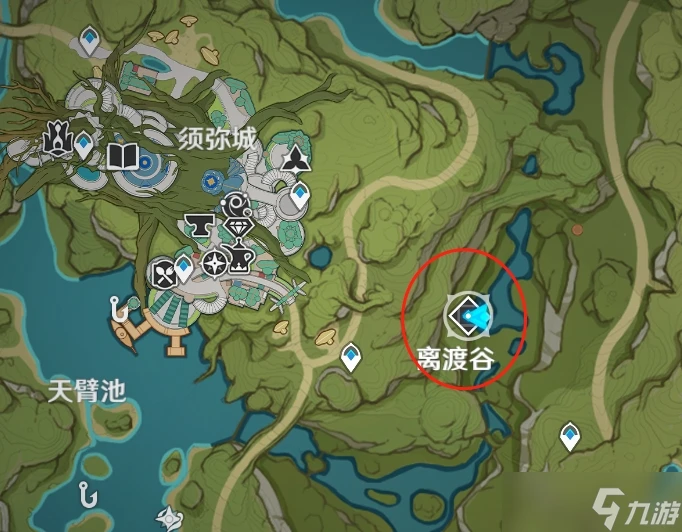This screenshot has height=532, width=682.
Task: Choose the Adventurers' Guild compass icon
Action: [214, 263]
